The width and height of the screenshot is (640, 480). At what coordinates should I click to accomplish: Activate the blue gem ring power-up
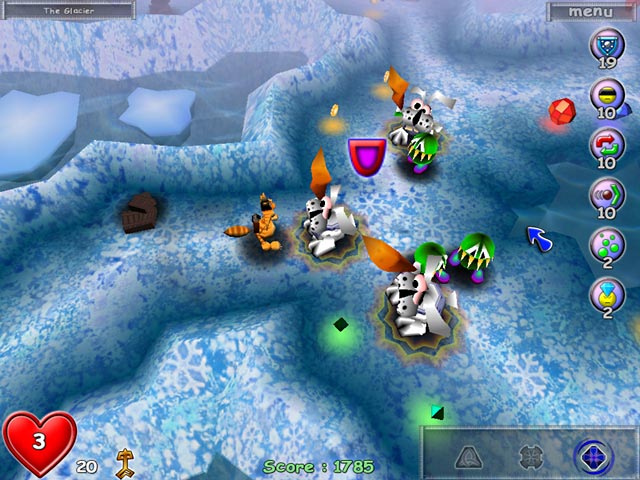(605, 292)
